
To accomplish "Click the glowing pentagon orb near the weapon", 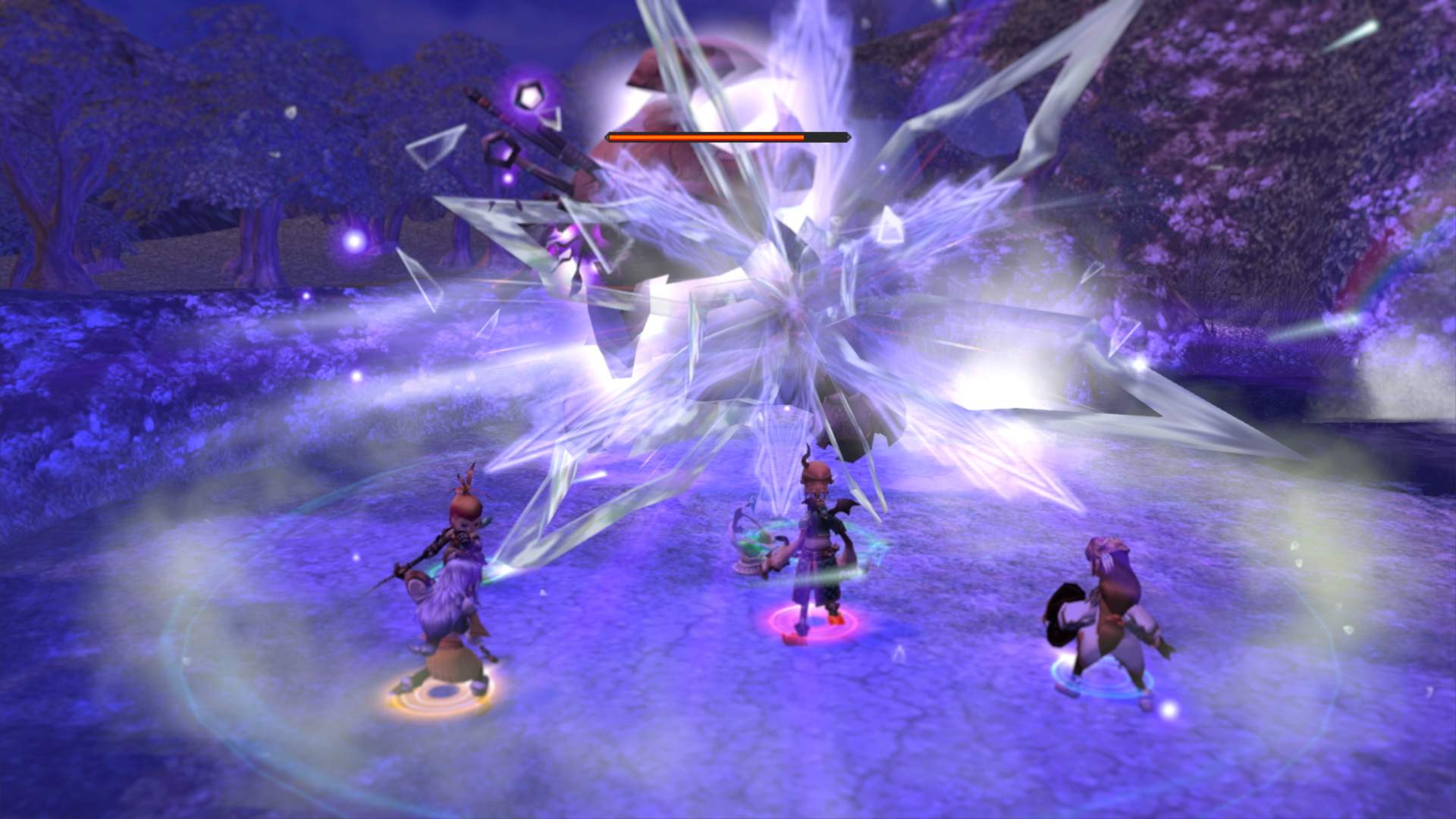I will click(x=529, y=97).
